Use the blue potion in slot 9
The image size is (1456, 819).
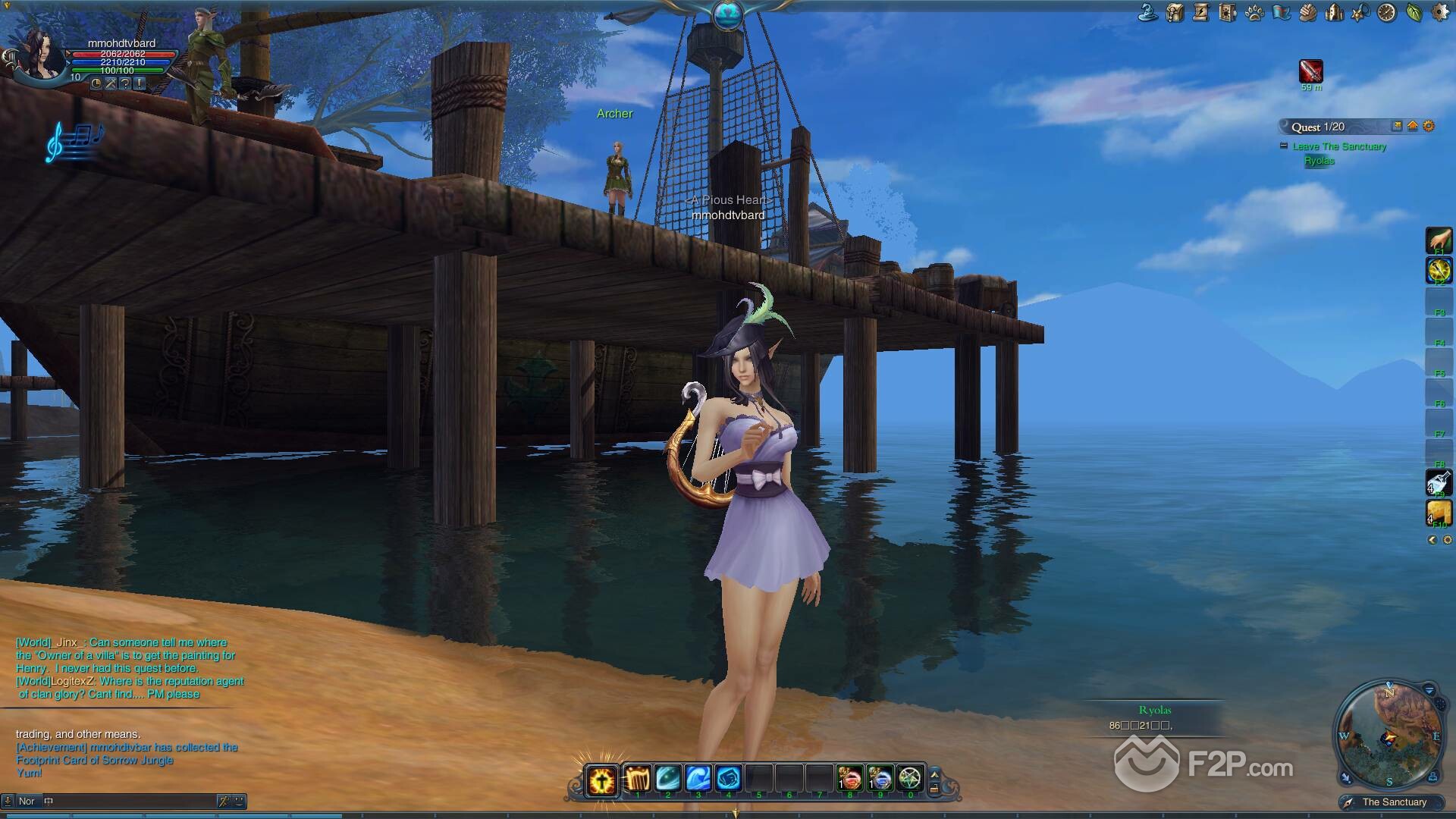point(880,778)
